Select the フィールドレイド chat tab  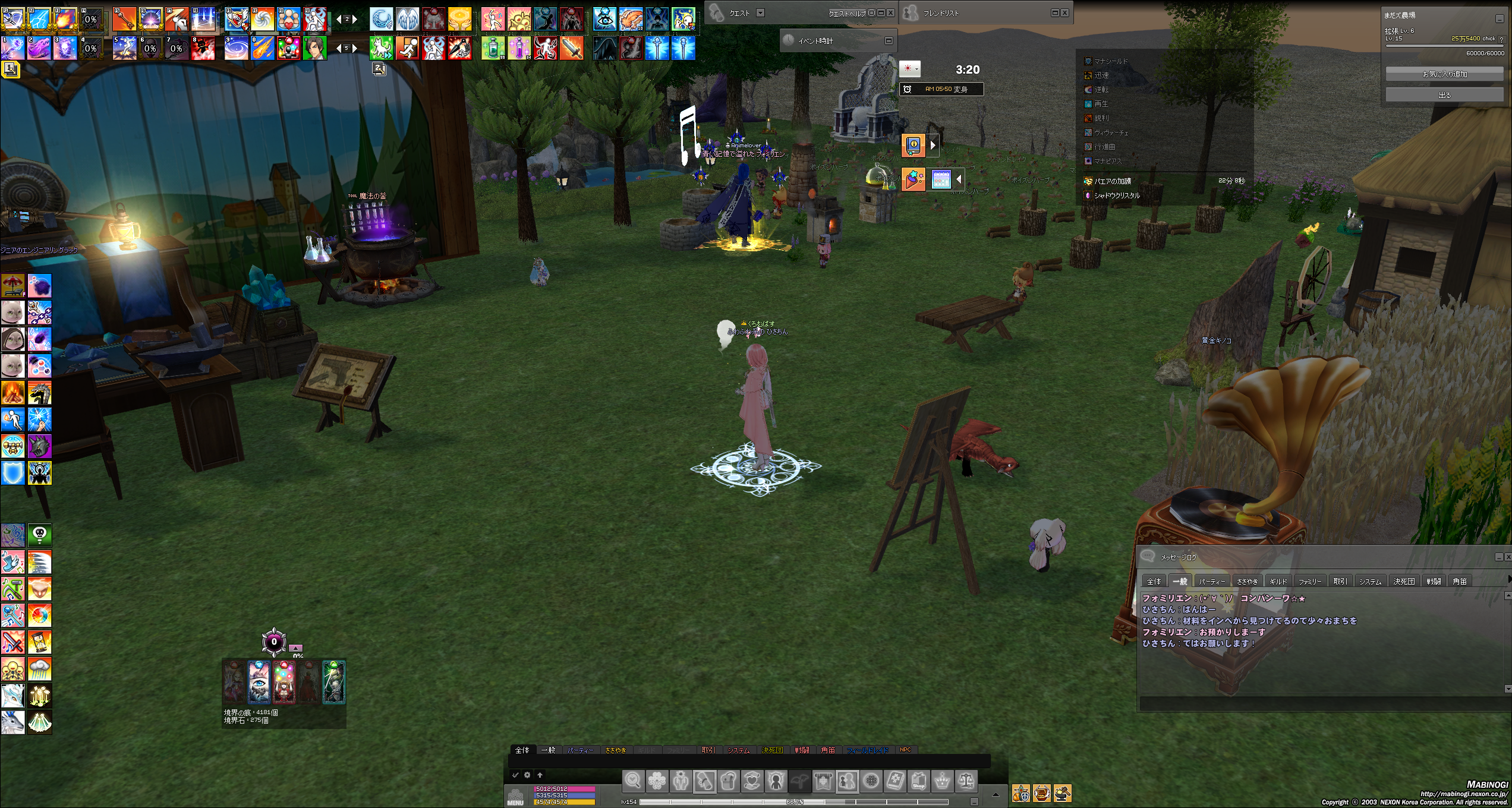point(867,750)
